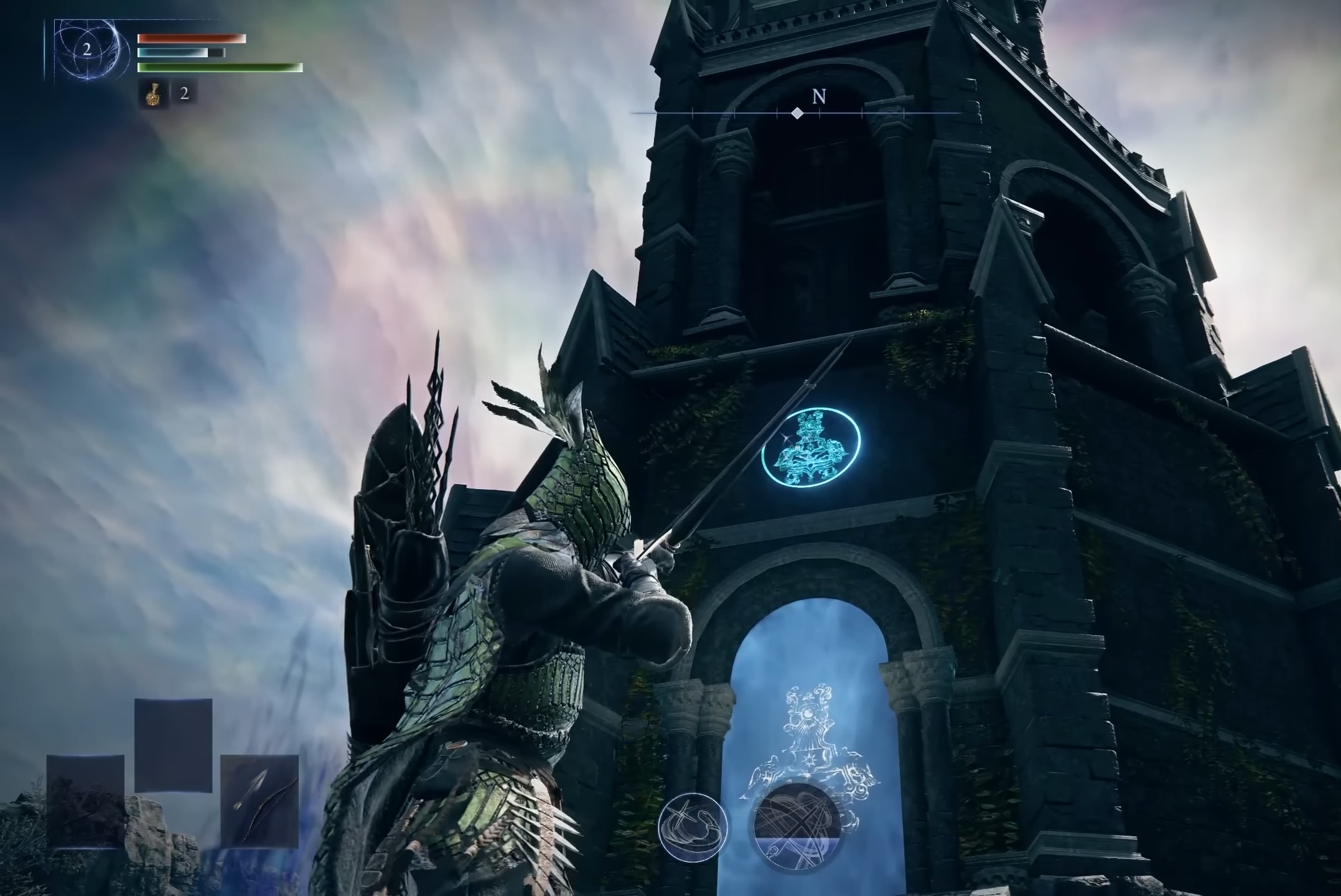Click the level 2 emblem
The image size is (1341, 896).
click(86, 50)
